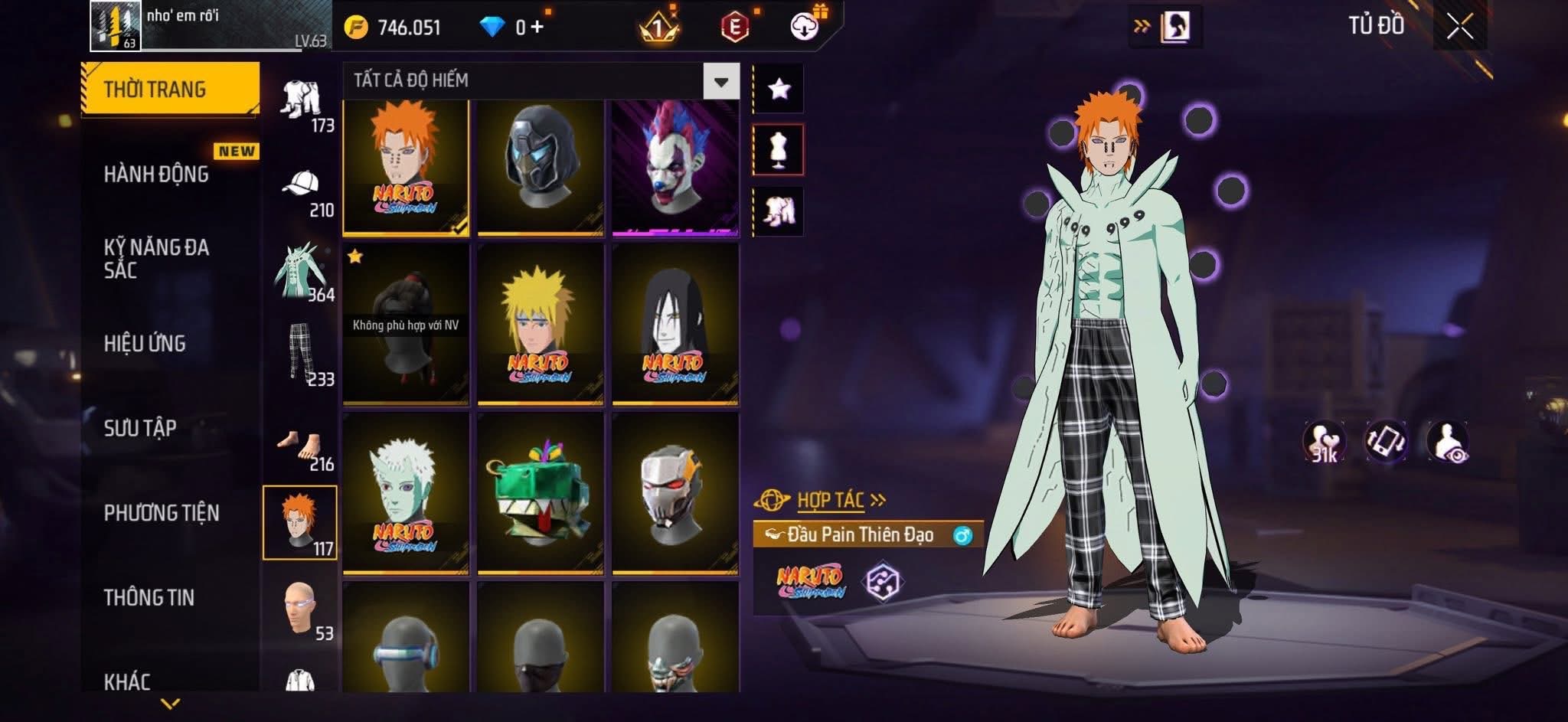The width and height of the screenshot is (1568, 722).
Task: Add diamonds with the plus button
Action: pyautogui.click(x=537, y=28)
